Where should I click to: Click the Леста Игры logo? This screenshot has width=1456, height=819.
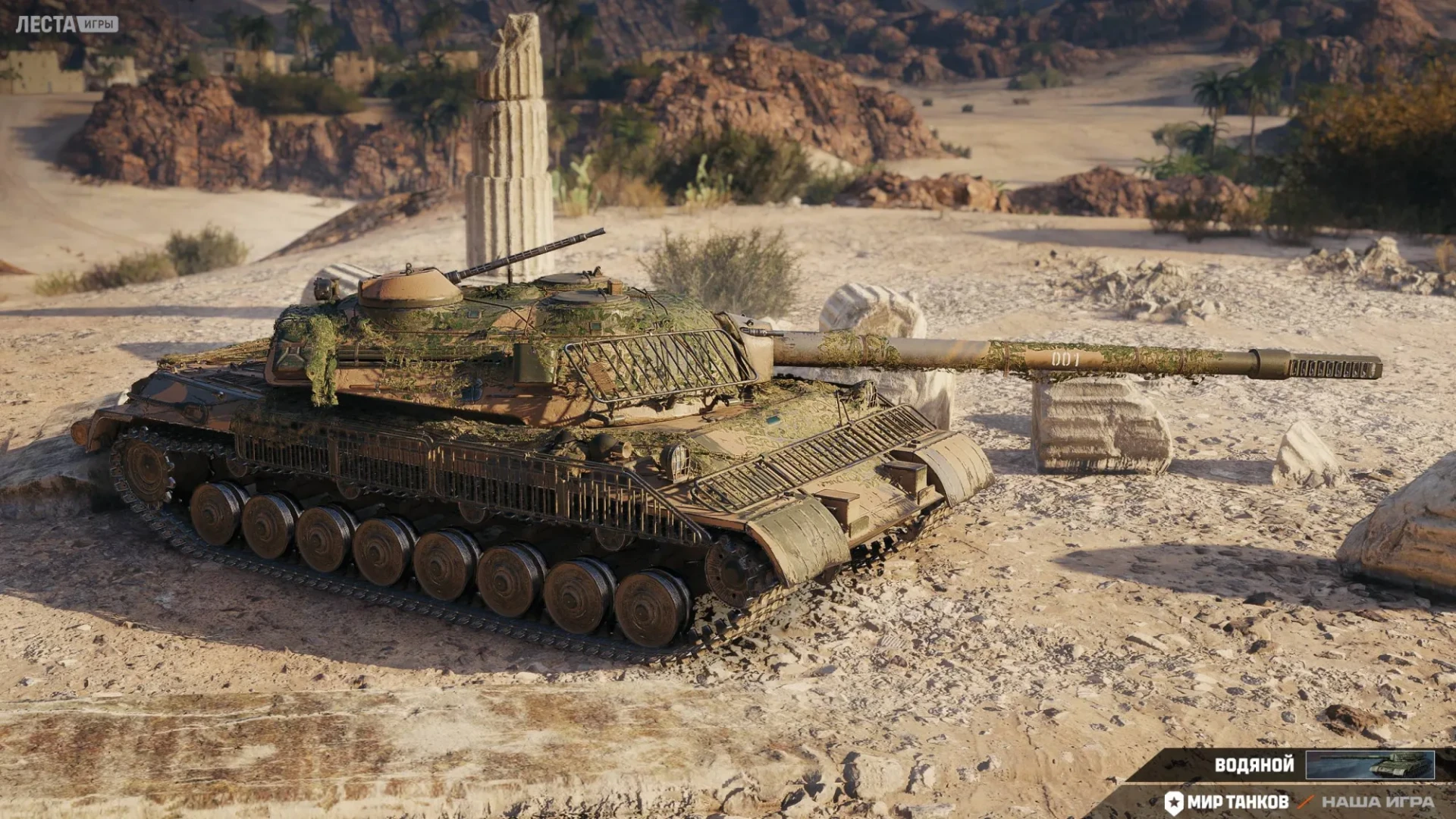(x=67, y=24)
